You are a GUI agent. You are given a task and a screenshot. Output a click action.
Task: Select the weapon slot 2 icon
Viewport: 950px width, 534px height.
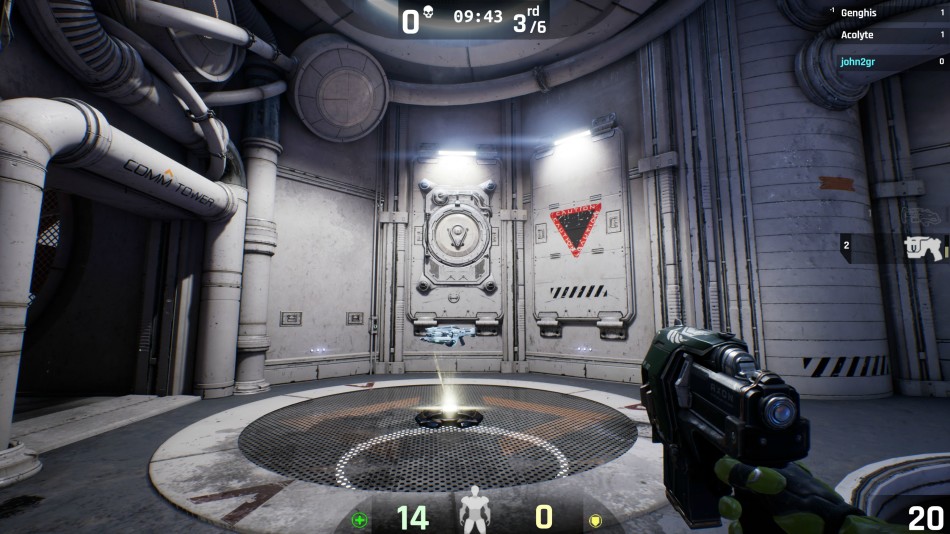click(x=922, y=247)
